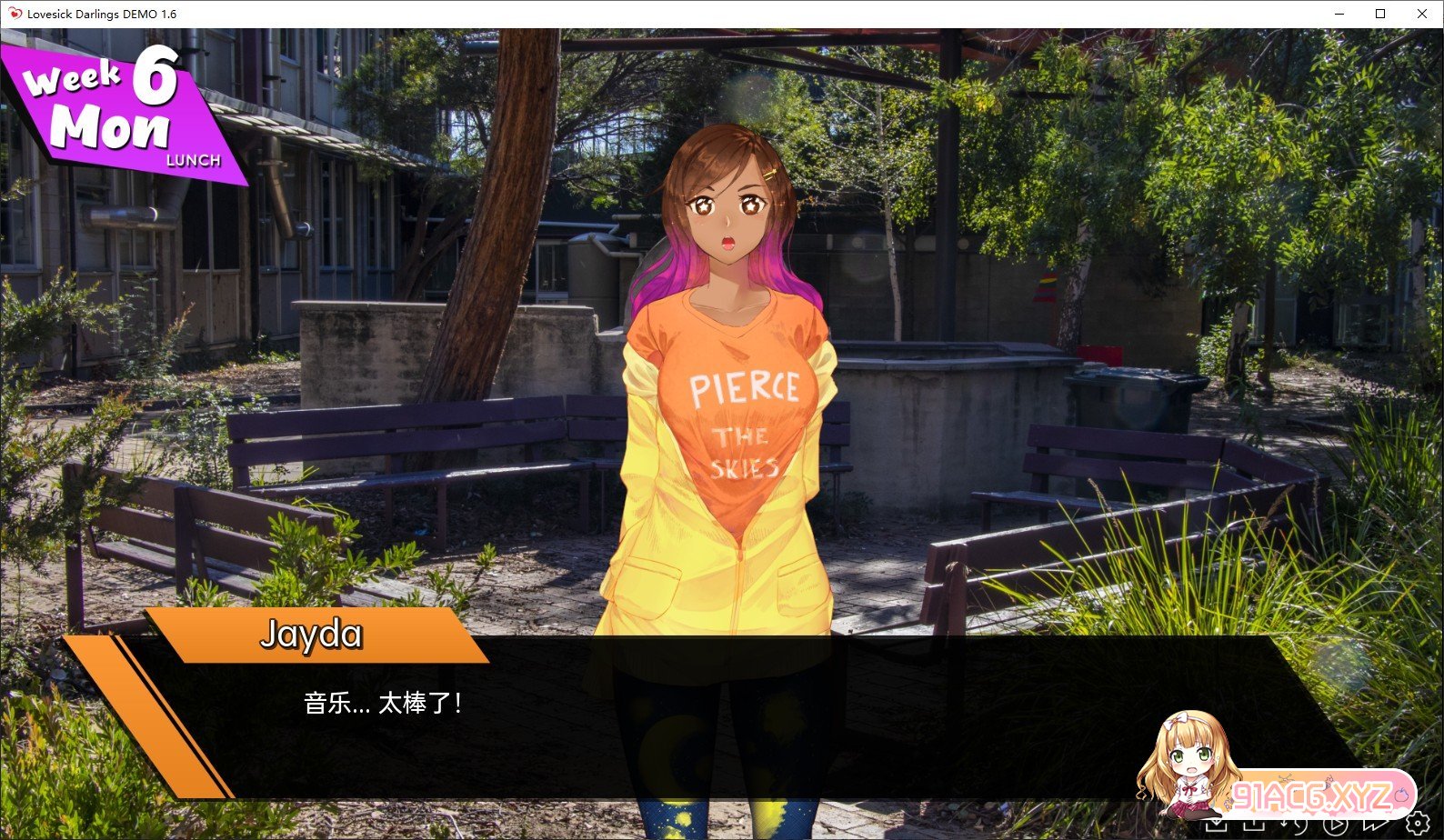Open the load game tray icon
Image resolution: width=1444 pixels, height=840 pixels.
pyautogui.click(x=1255, y=825)
